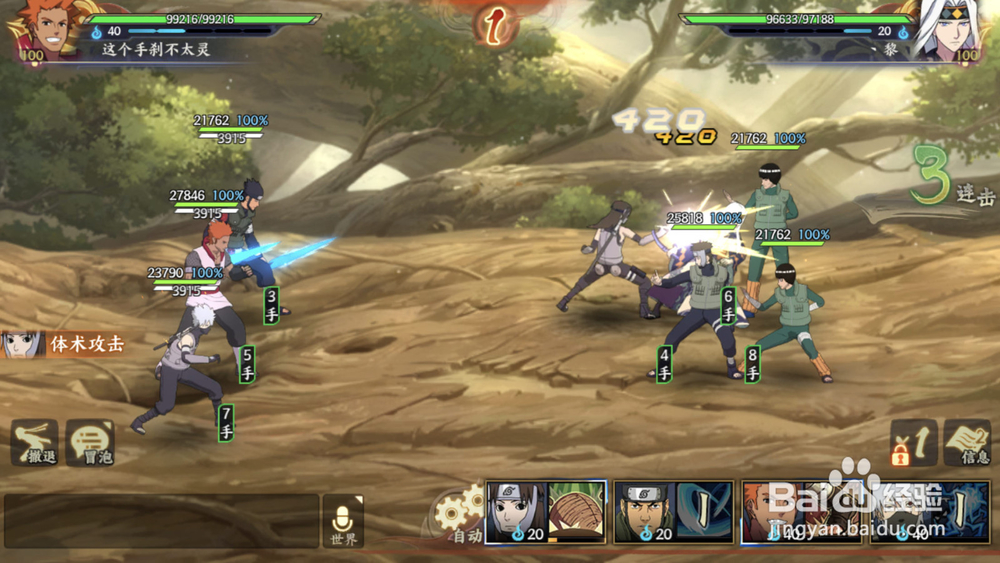Activate Asuma's blue wind blade skill card
This screenshot has width=1000, height=563.
[674, 512]
